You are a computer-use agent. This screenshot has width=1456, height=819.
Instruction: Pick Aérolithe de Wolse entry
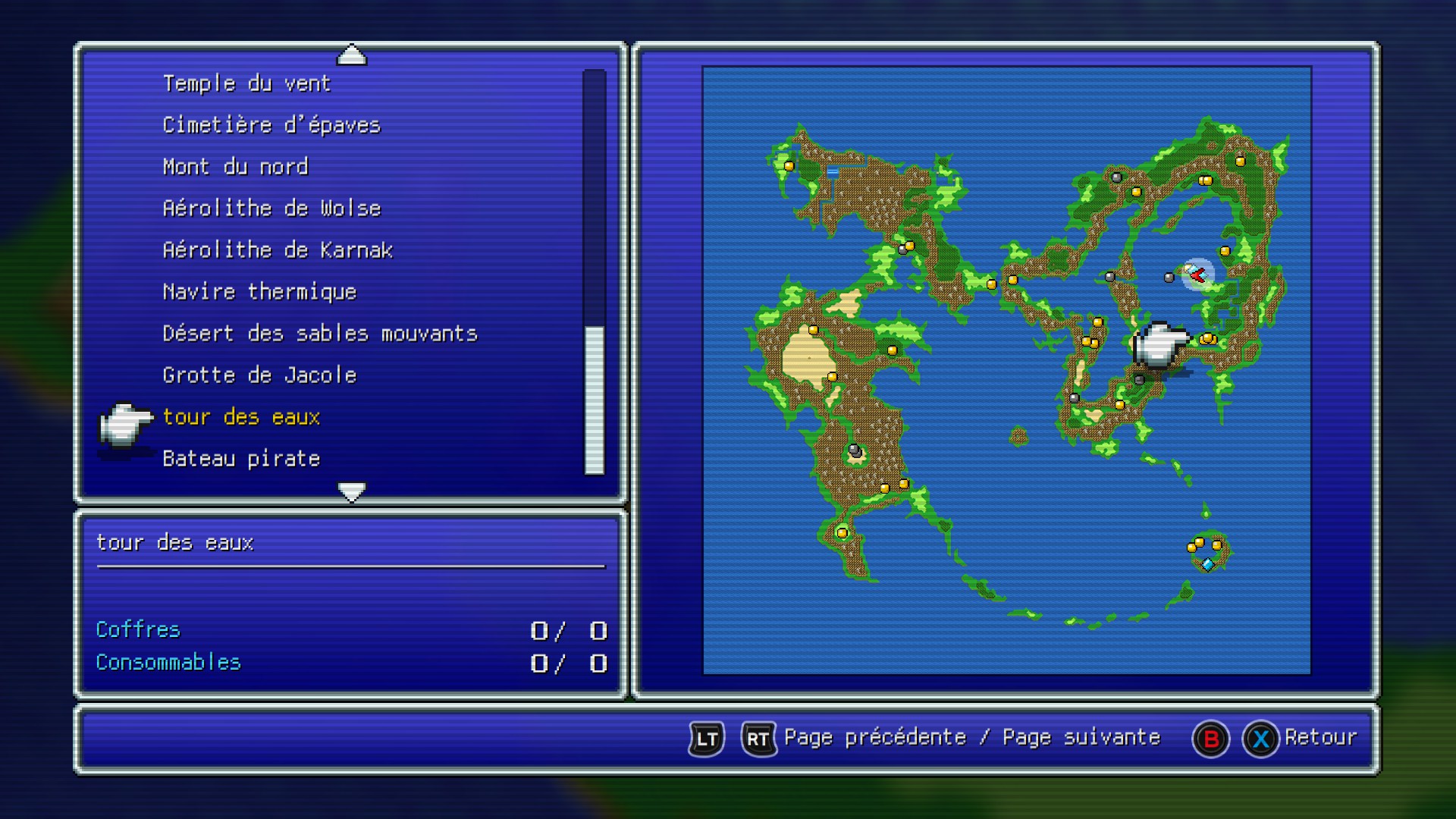pyautogui.click(x=271, y=209)
